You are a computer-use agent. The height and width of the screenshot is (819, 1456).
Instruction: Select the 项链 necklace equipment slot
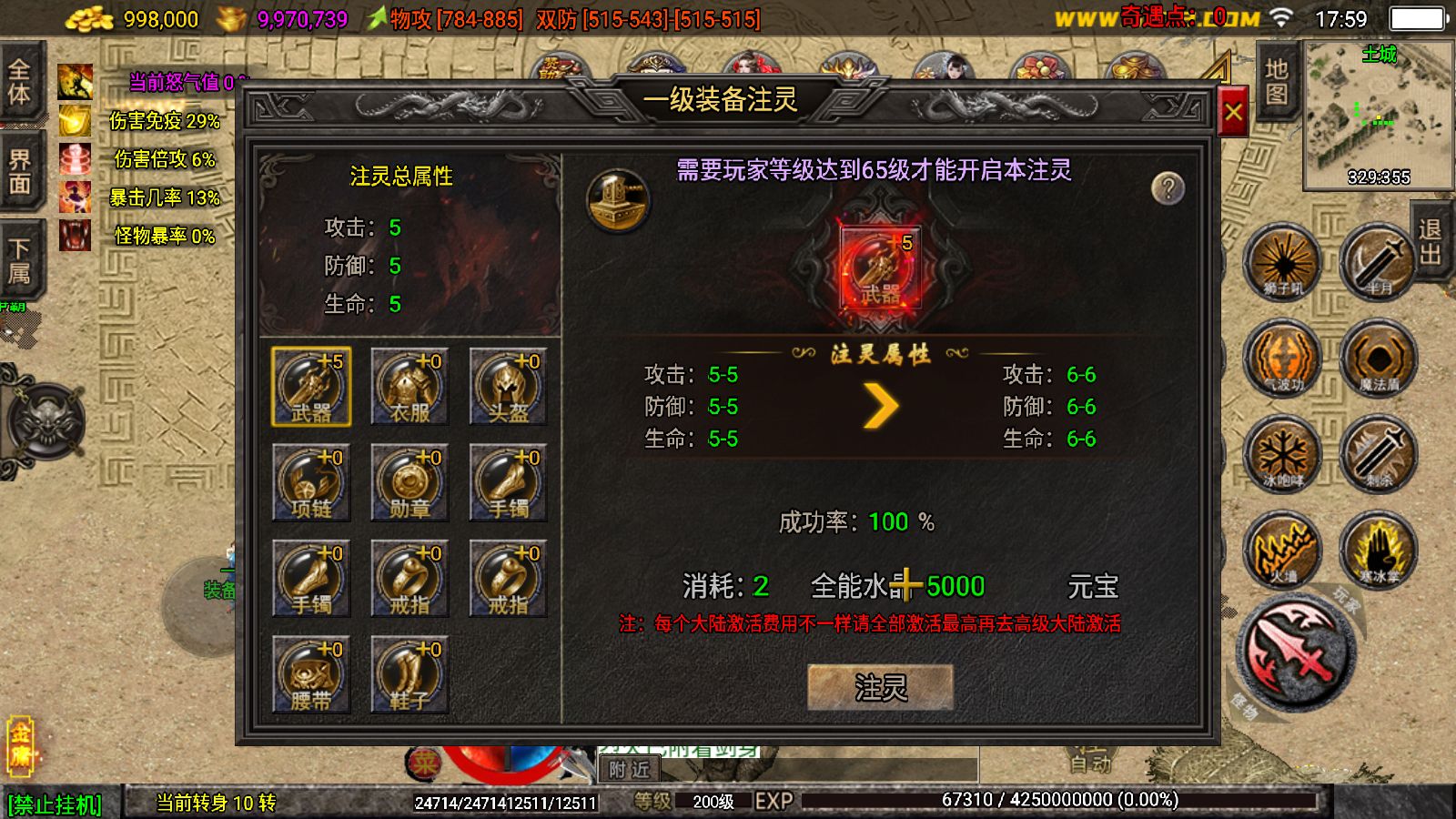313,483
